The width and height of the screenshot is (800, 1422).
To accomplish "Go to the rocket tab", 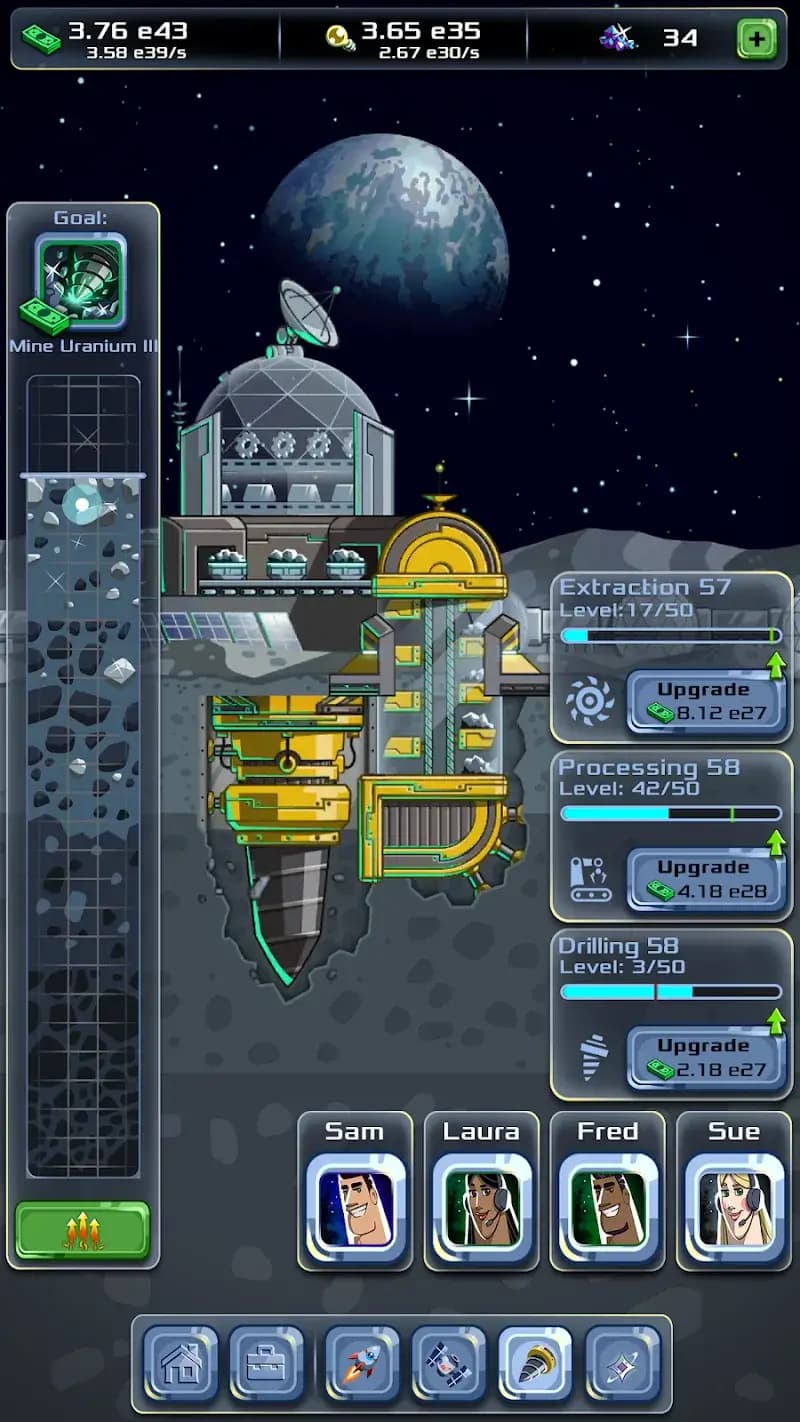I will 362,1362.
